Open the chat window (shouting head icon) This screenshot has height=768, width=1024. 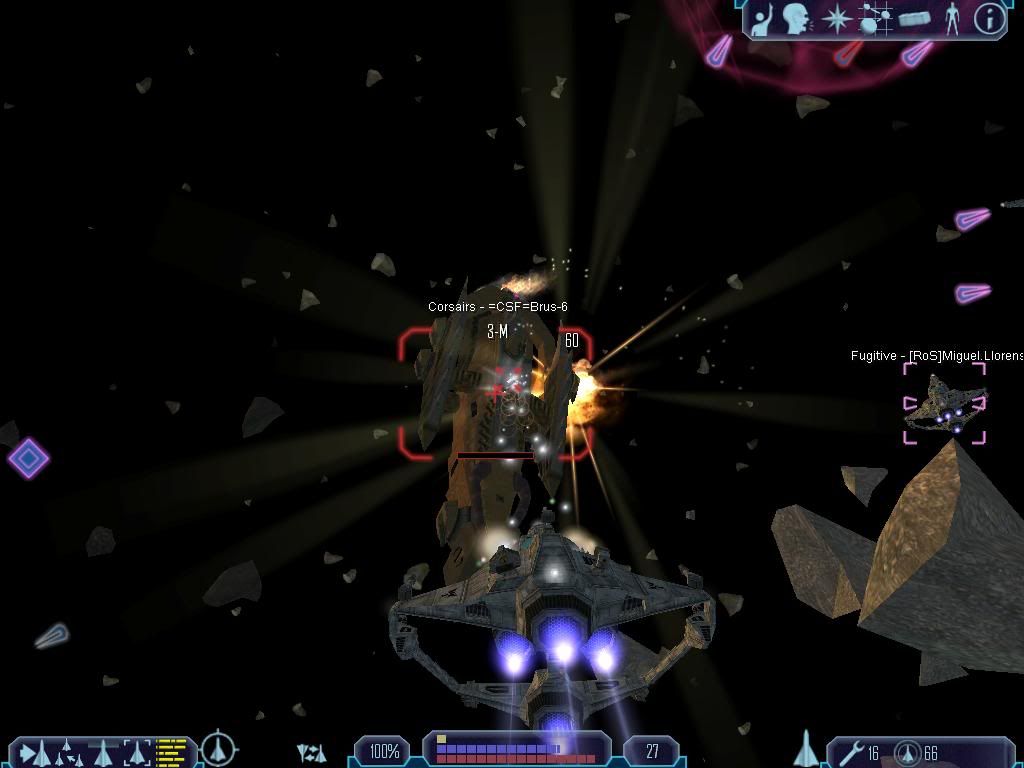pyautogui.click(x=796, y=18)
